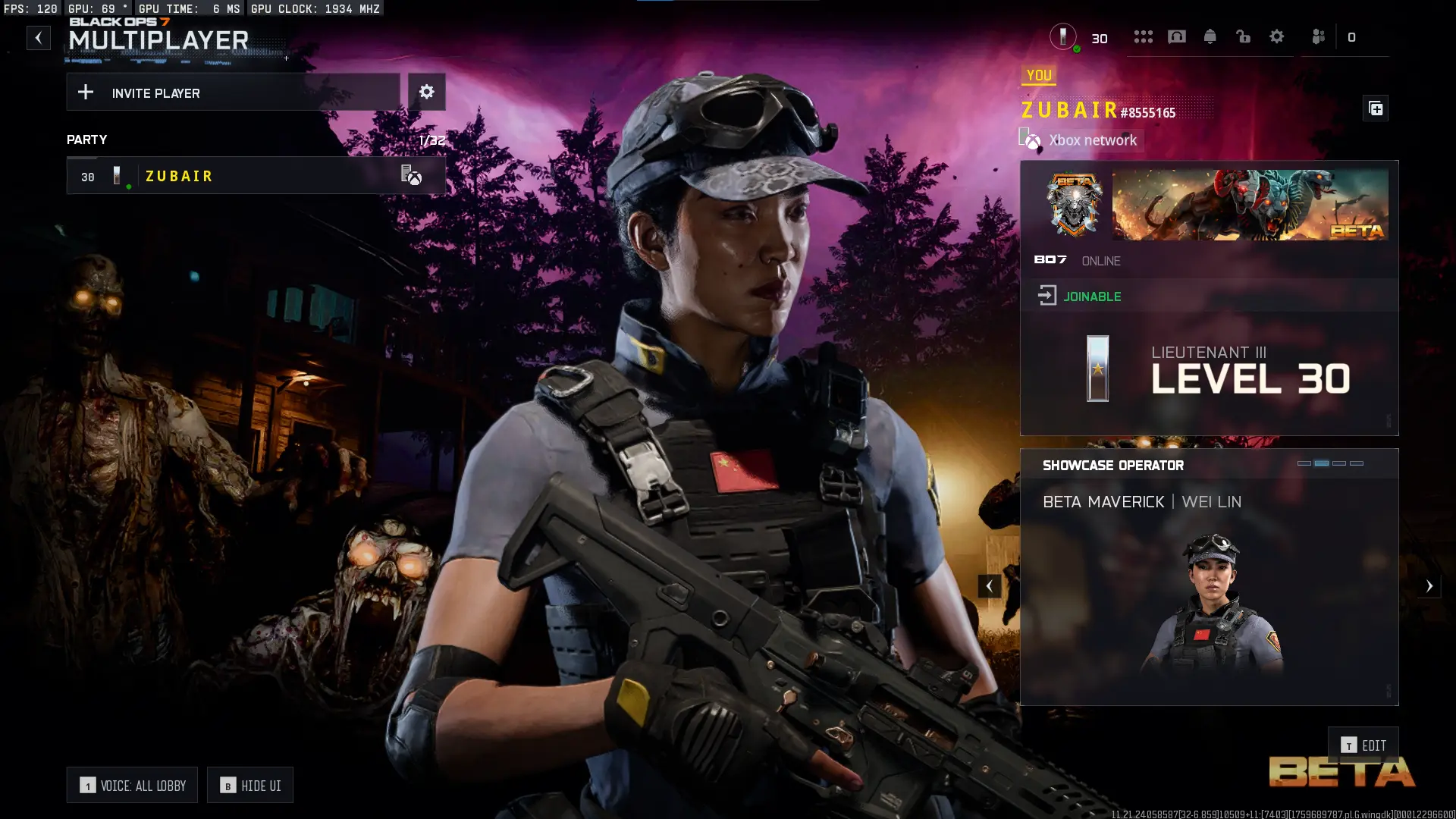Open the player rank icon in top bar
This screenshot has height=819, width=1456.
[1063, 36]
